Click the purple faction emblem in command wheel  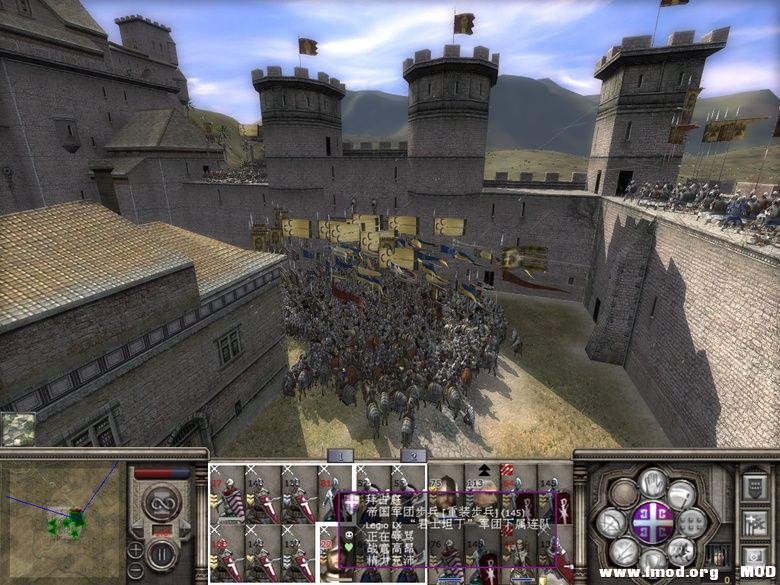tap(652, 521)
